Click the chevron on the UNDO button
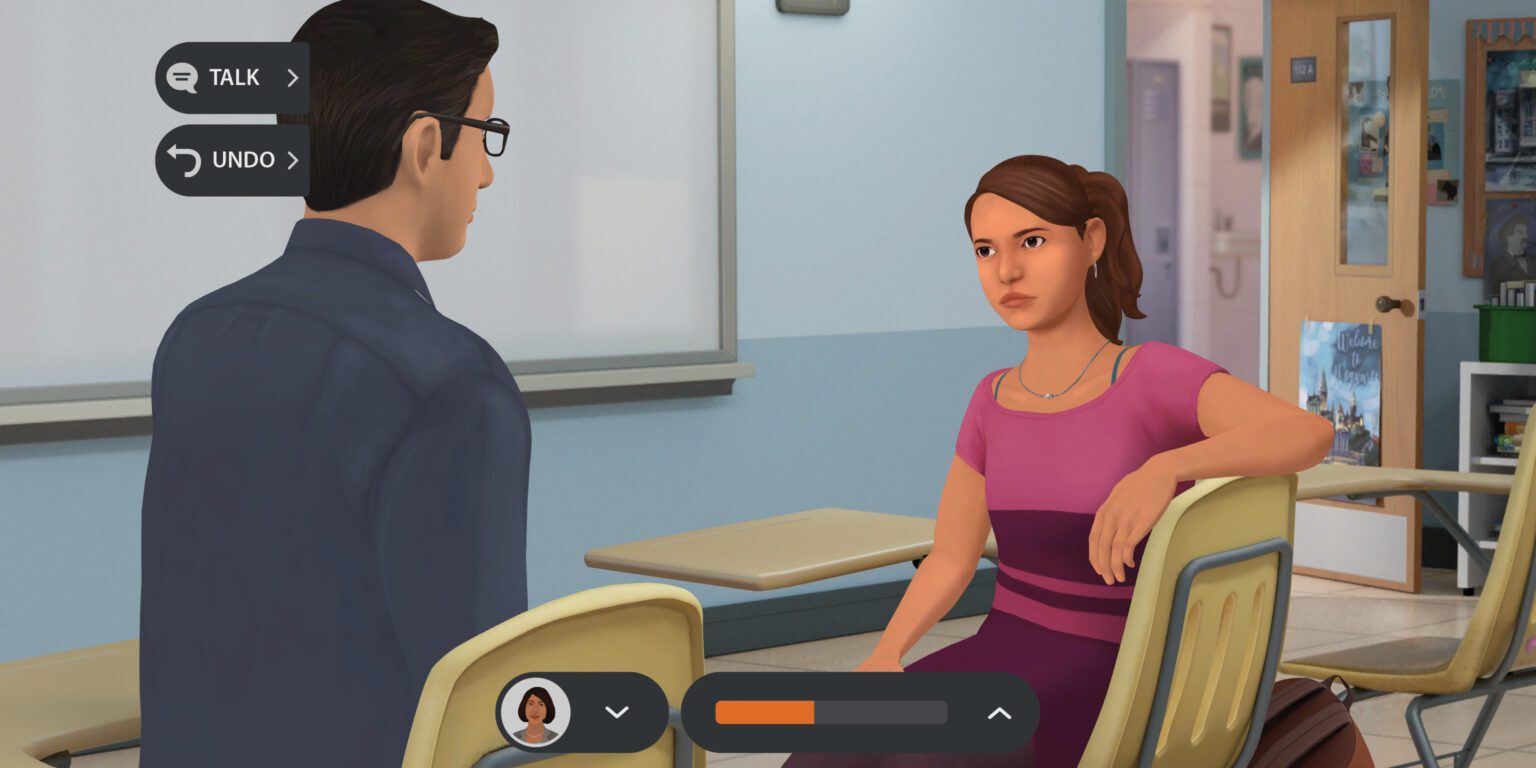 point(294,160)
